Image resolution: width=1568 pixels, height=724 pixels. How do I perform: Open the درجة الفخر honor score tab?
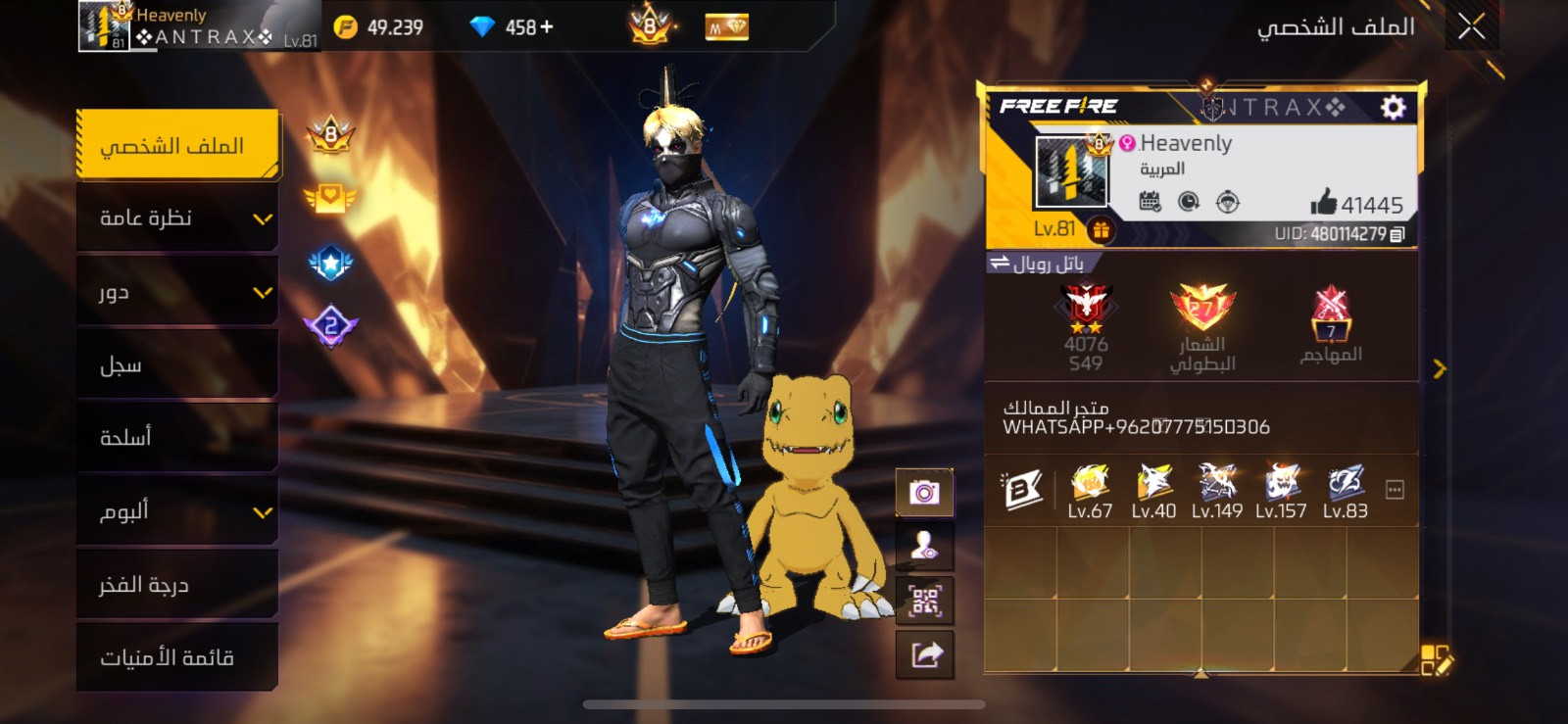[x=177, y=585]
